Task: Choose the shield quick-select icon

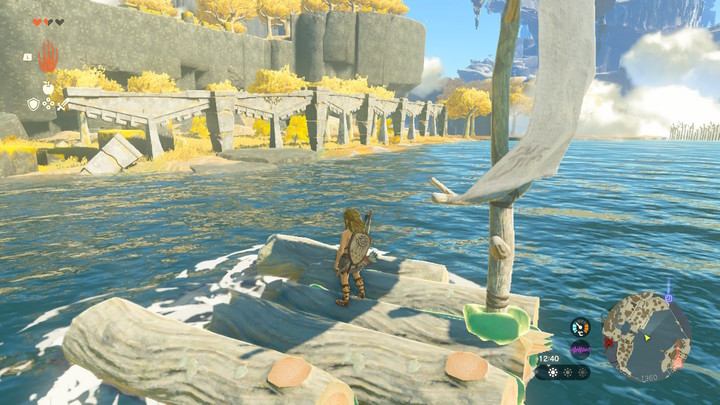Action: coord(32,104)
